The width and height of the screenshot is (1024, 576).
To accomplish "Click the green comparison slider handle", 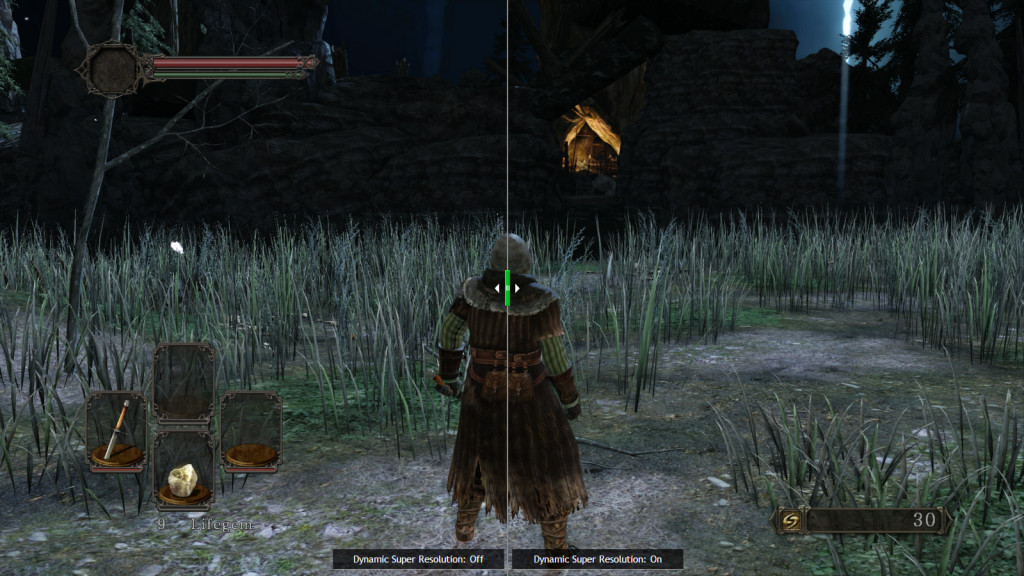I will [508, 287].
